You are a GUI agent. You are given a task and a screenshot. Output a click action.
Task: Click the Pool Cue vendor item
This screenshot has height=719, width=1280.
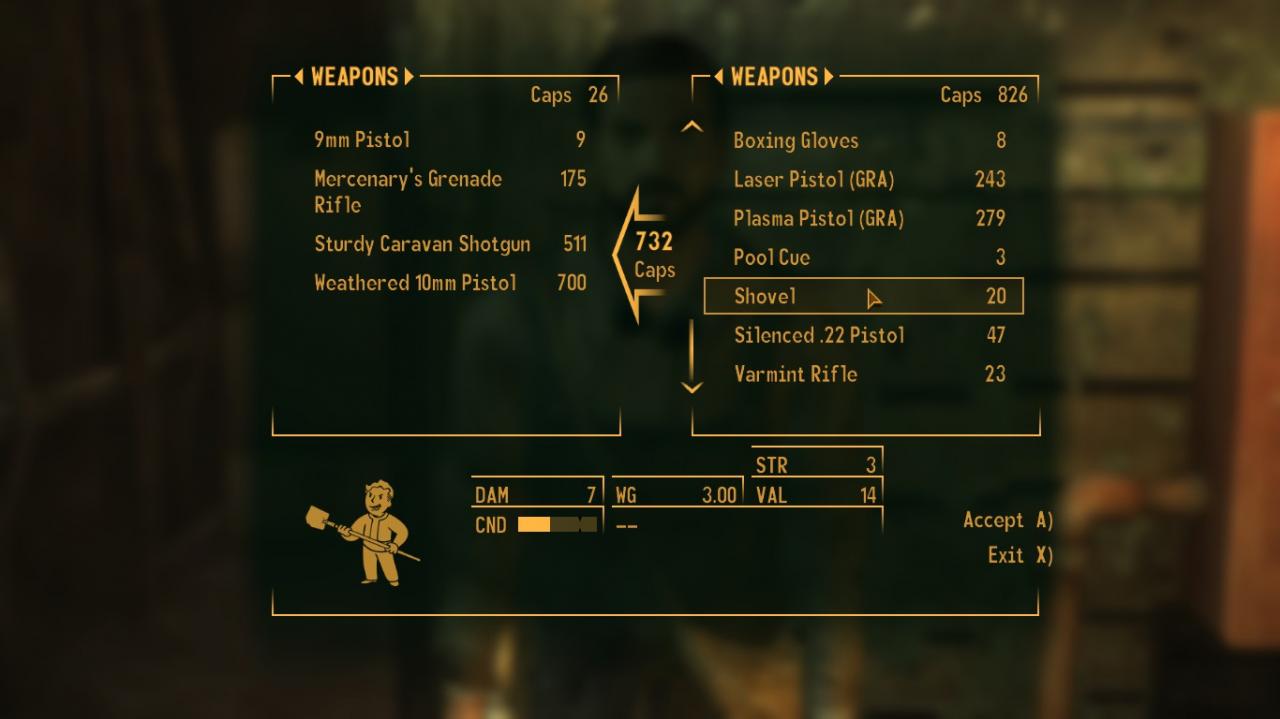tap(771, 258)
